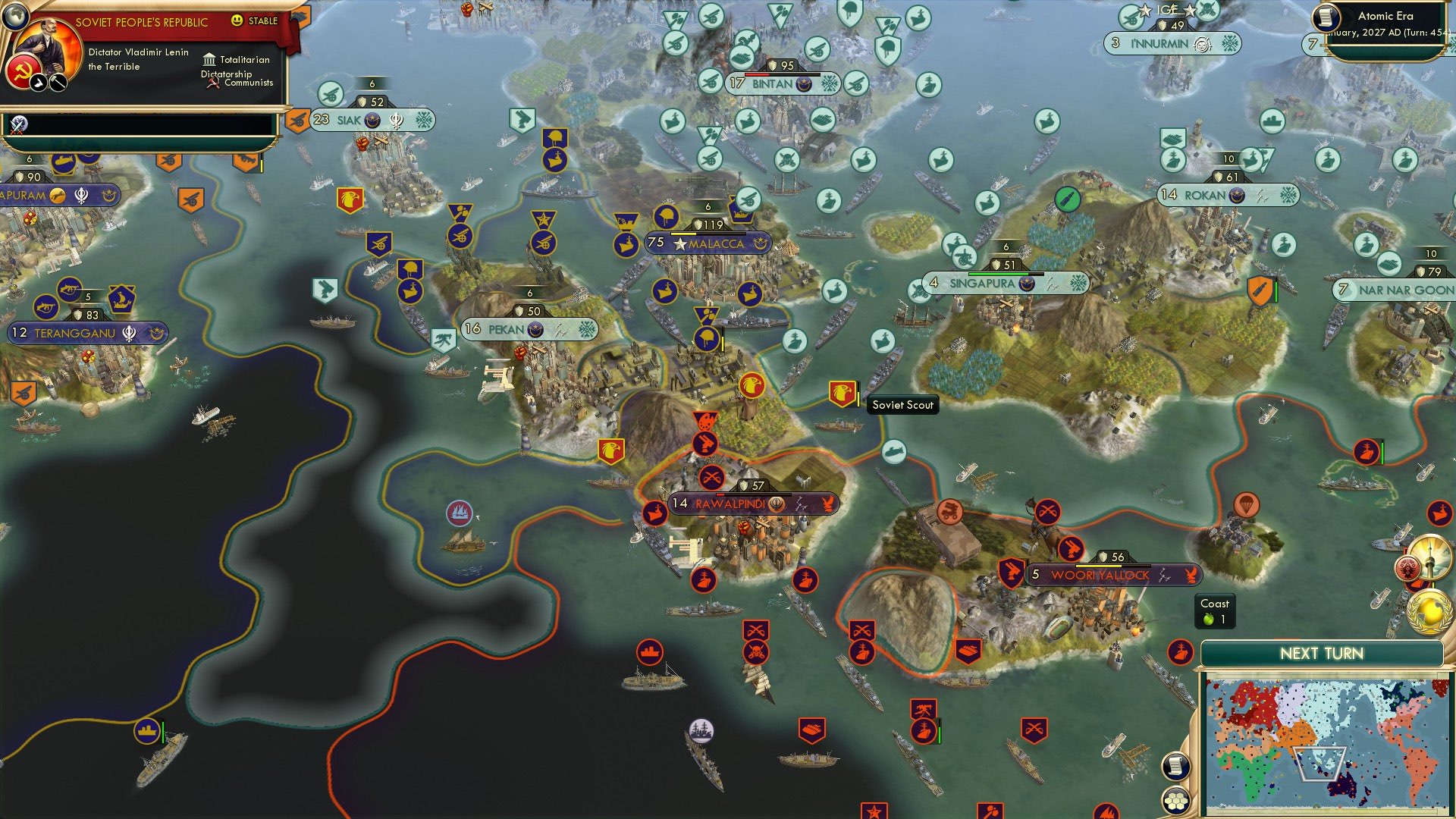Viewport: 1456px width, 819px height.
Task: Click the Communists religion icon on the leader panel
Action: [213, 82]
